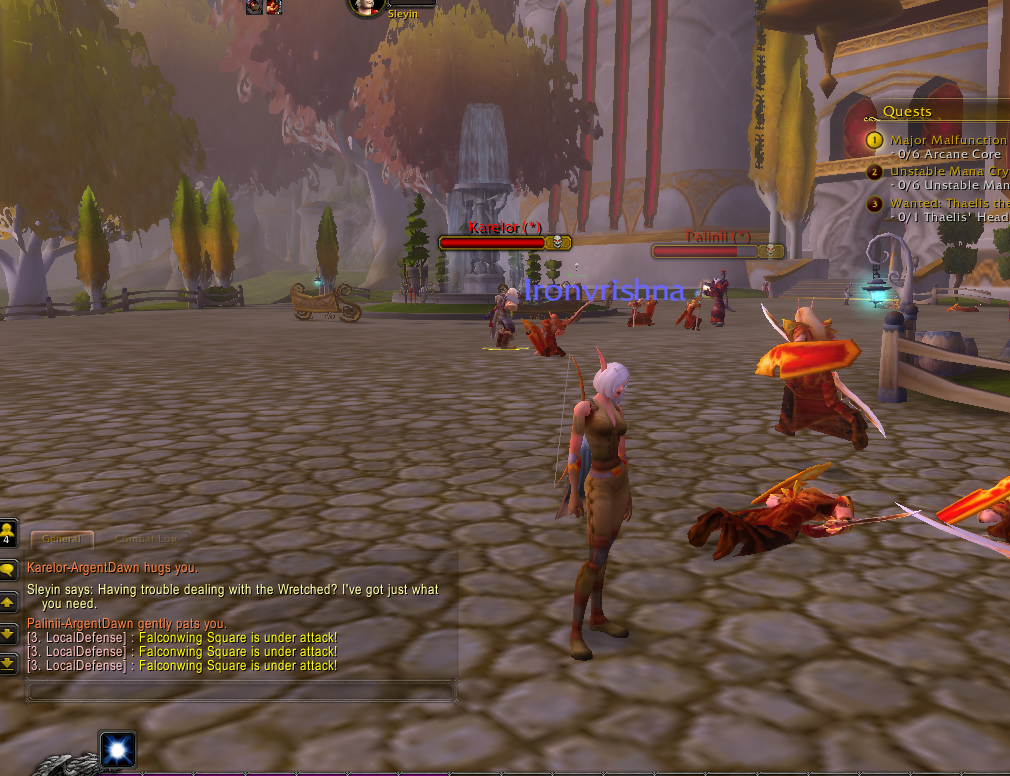Click the chat scroll-up arrow button

pyautogui.click(x=8, y=602)
